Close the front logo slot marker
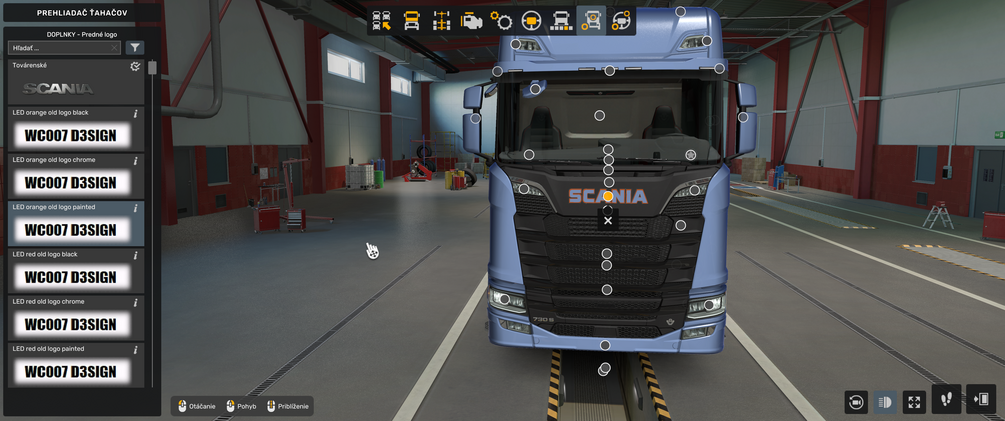The height and width of the screenshot is (421, 1005). click(608, 220)
